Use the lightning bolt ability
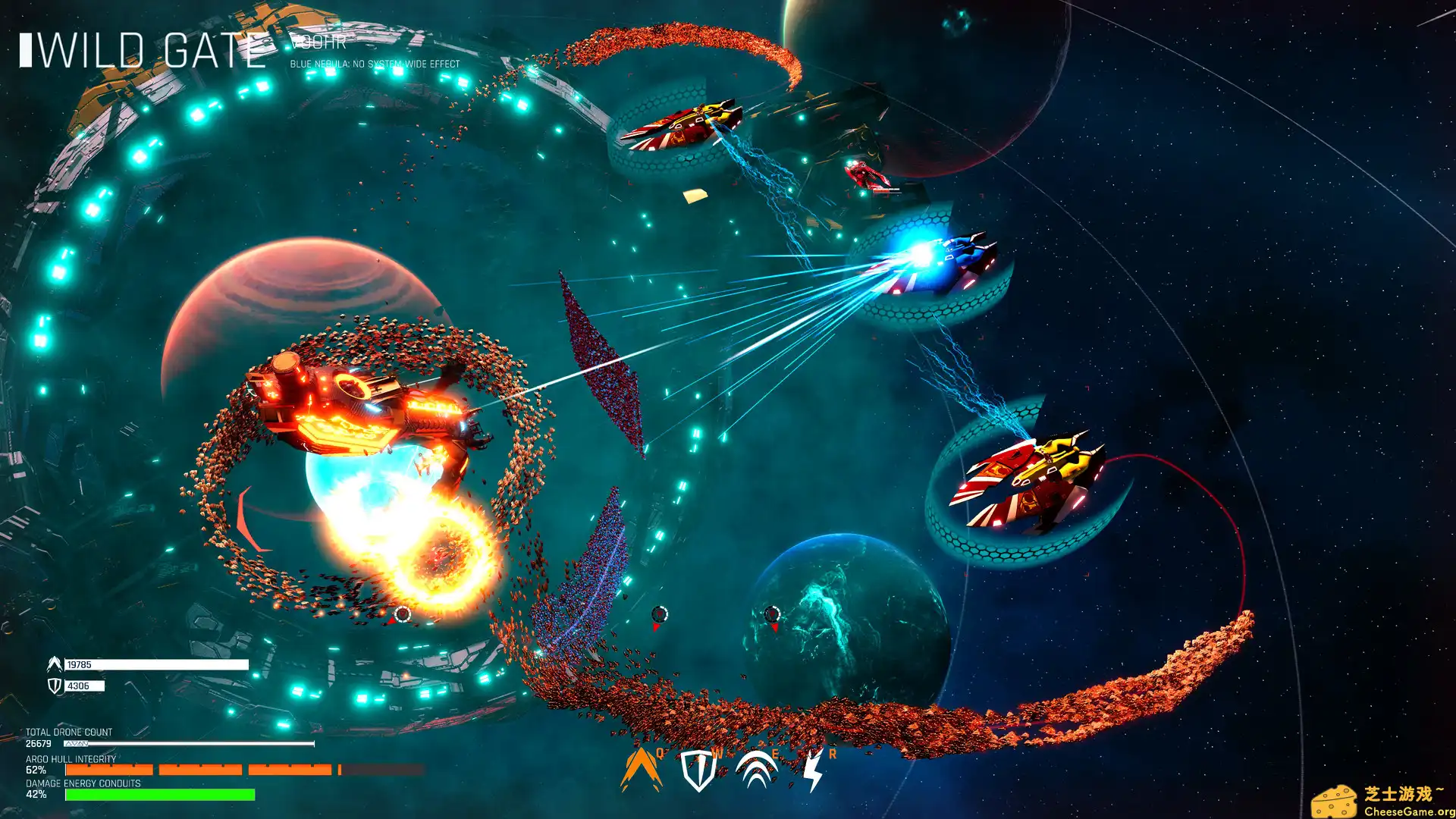Image resolution: width=1456 pixels, height=819 pixels. [812, 770]
